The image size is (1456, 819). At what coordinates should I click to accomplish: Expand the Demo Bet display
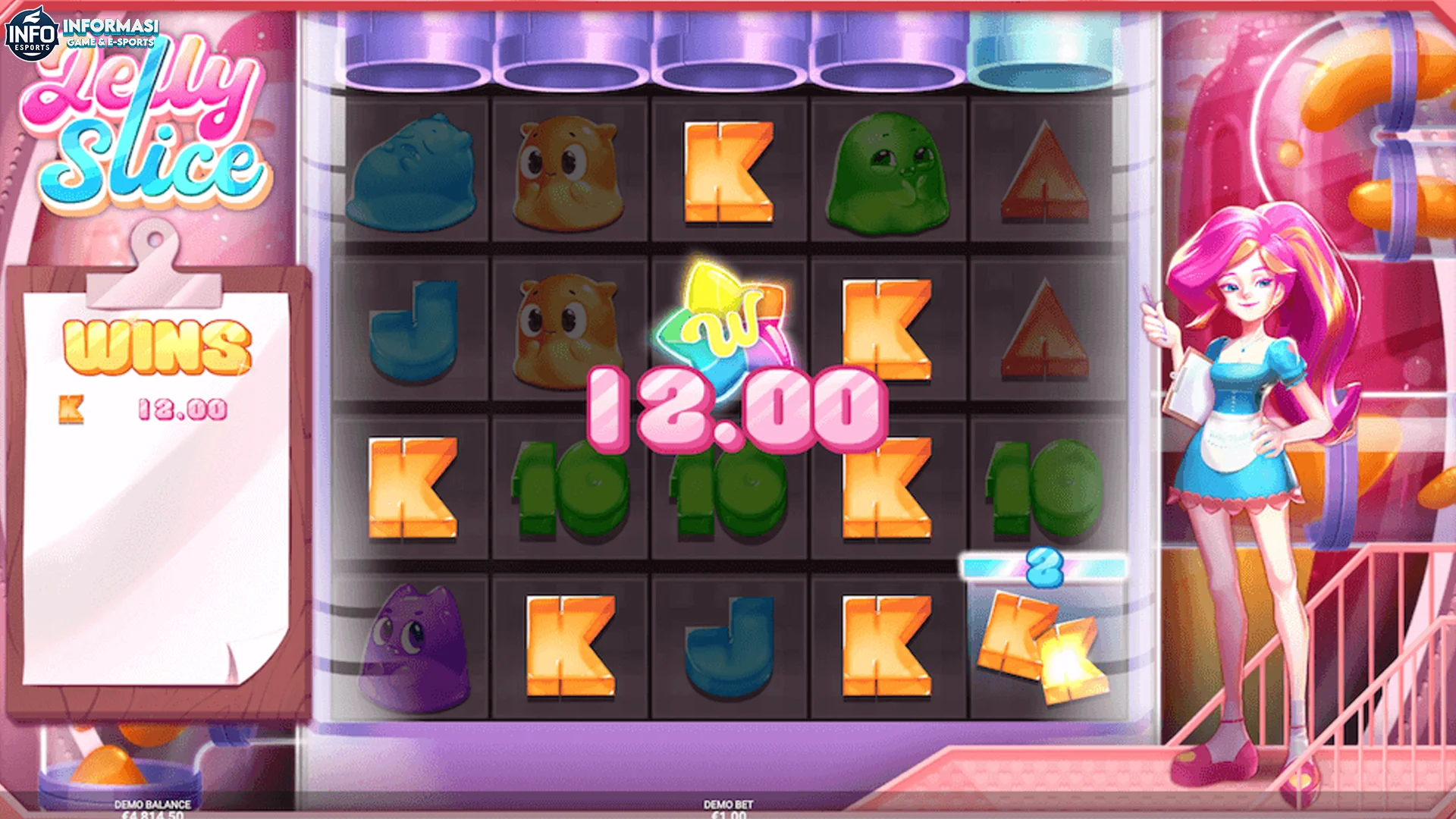726,805
